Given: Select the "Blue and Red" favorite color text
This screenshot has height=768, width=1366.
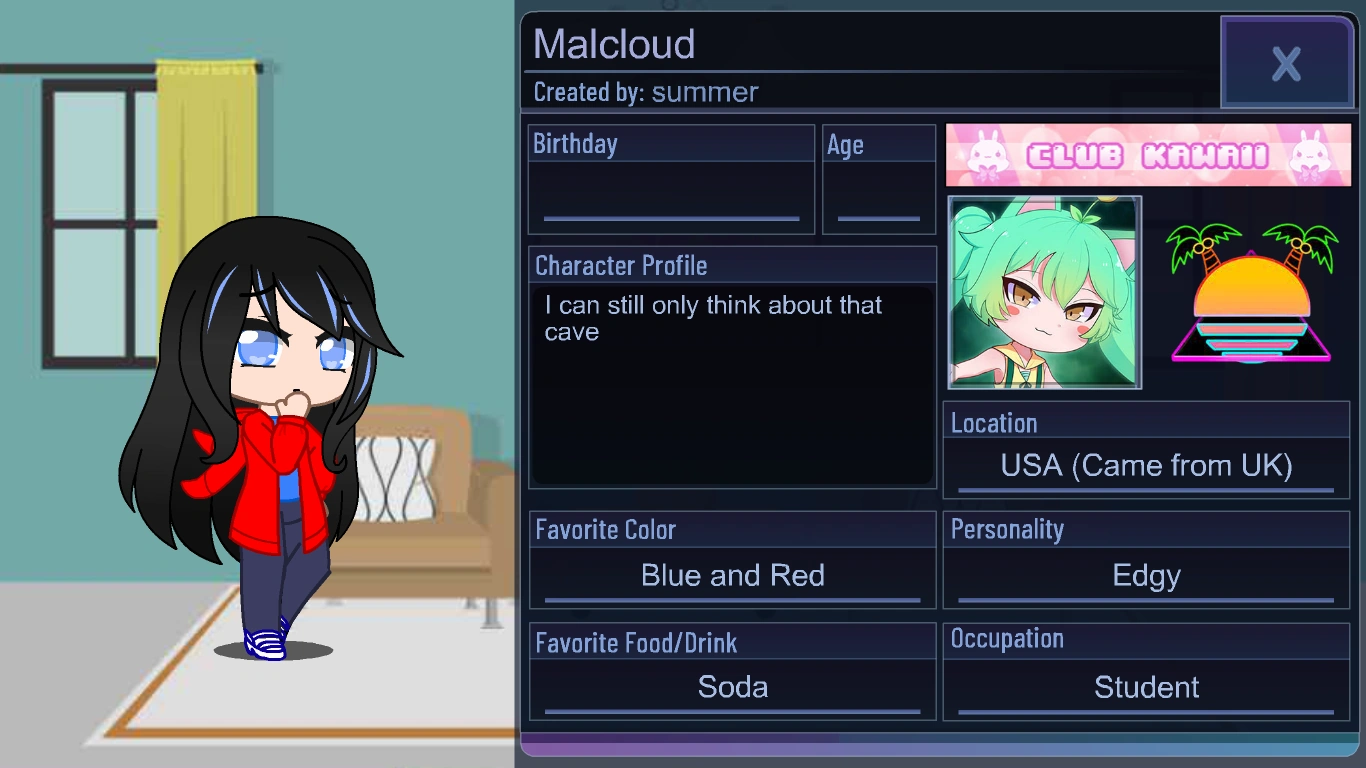Looking at the screenshot, I should point(733,575).
